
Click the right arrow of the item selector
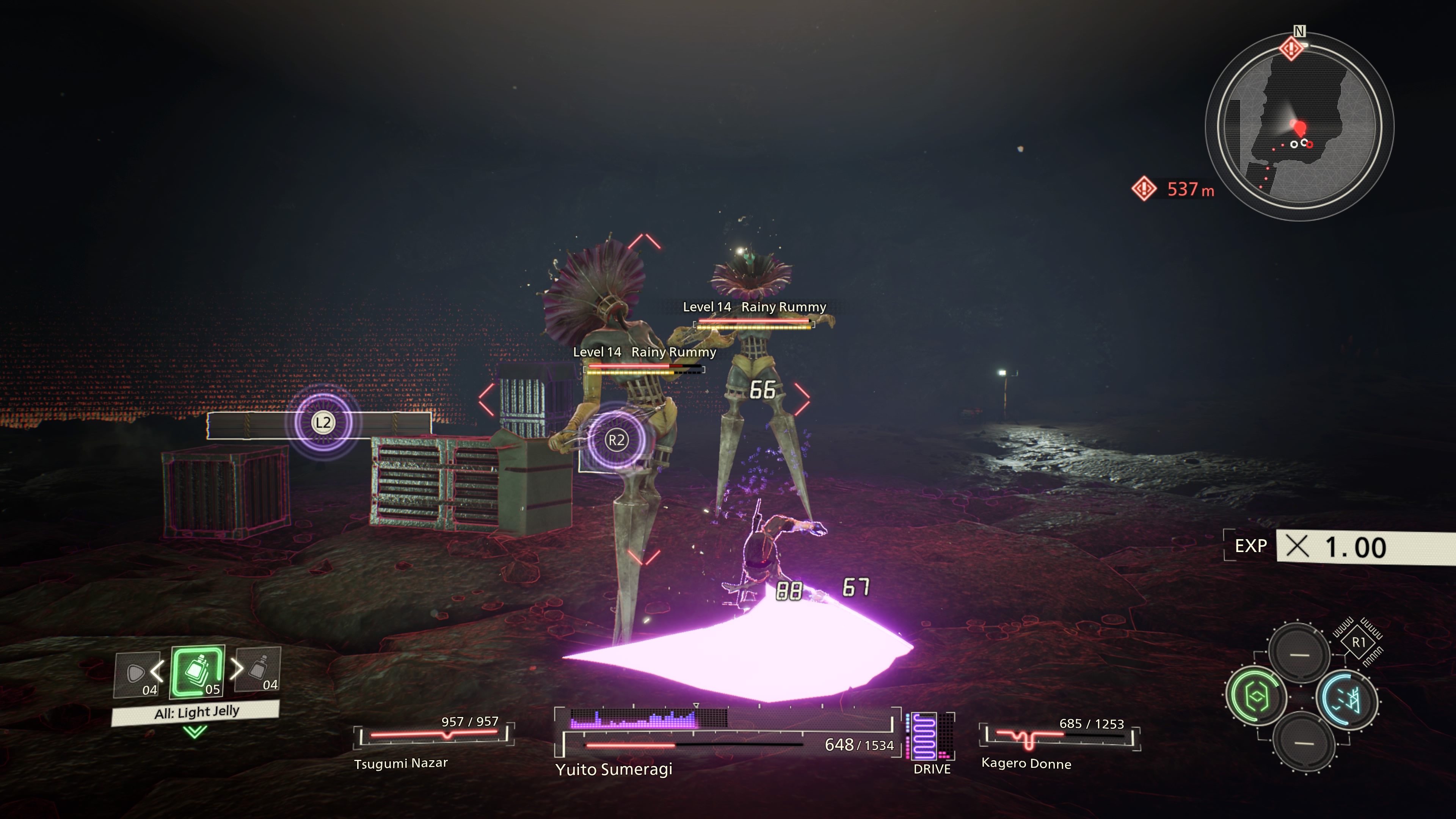click(x=237, y=669)
